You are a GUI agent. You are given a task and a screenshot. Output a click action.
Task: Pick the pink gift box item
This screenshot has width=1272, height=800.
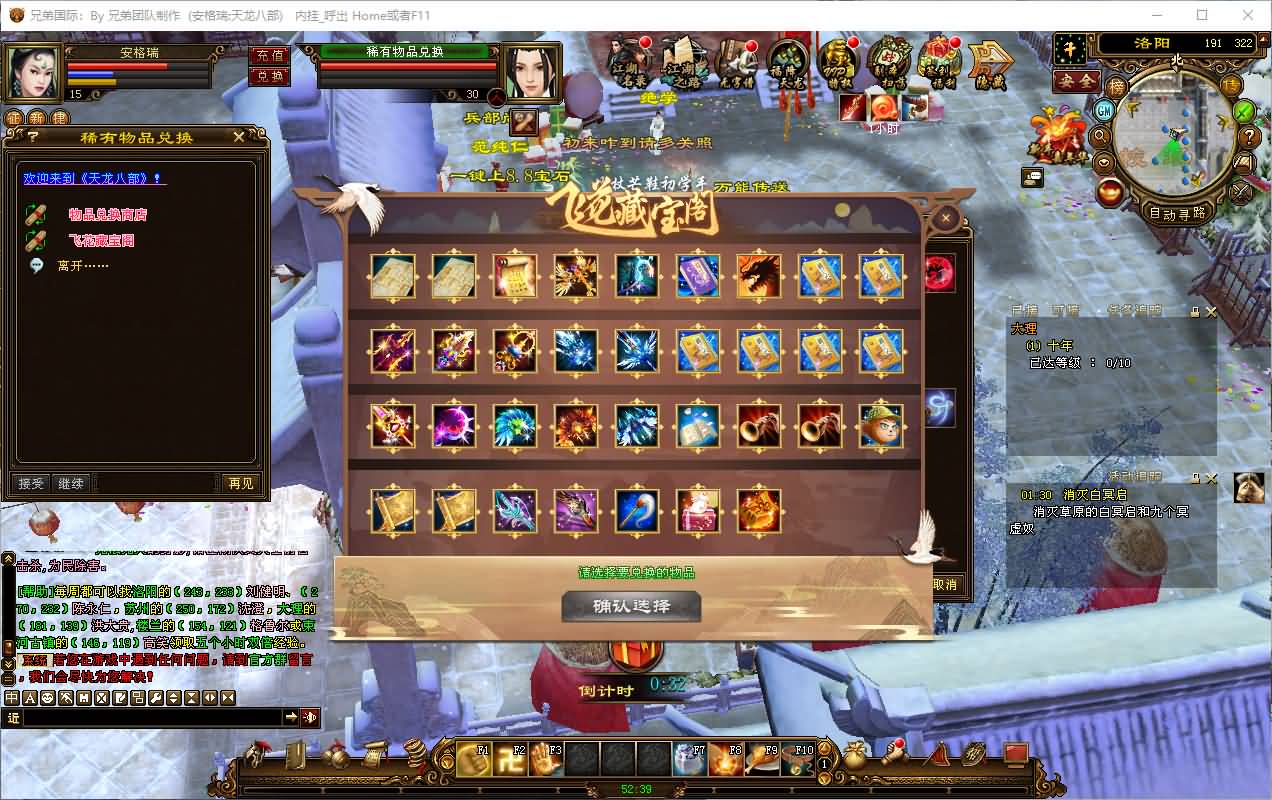pos(697,511)
